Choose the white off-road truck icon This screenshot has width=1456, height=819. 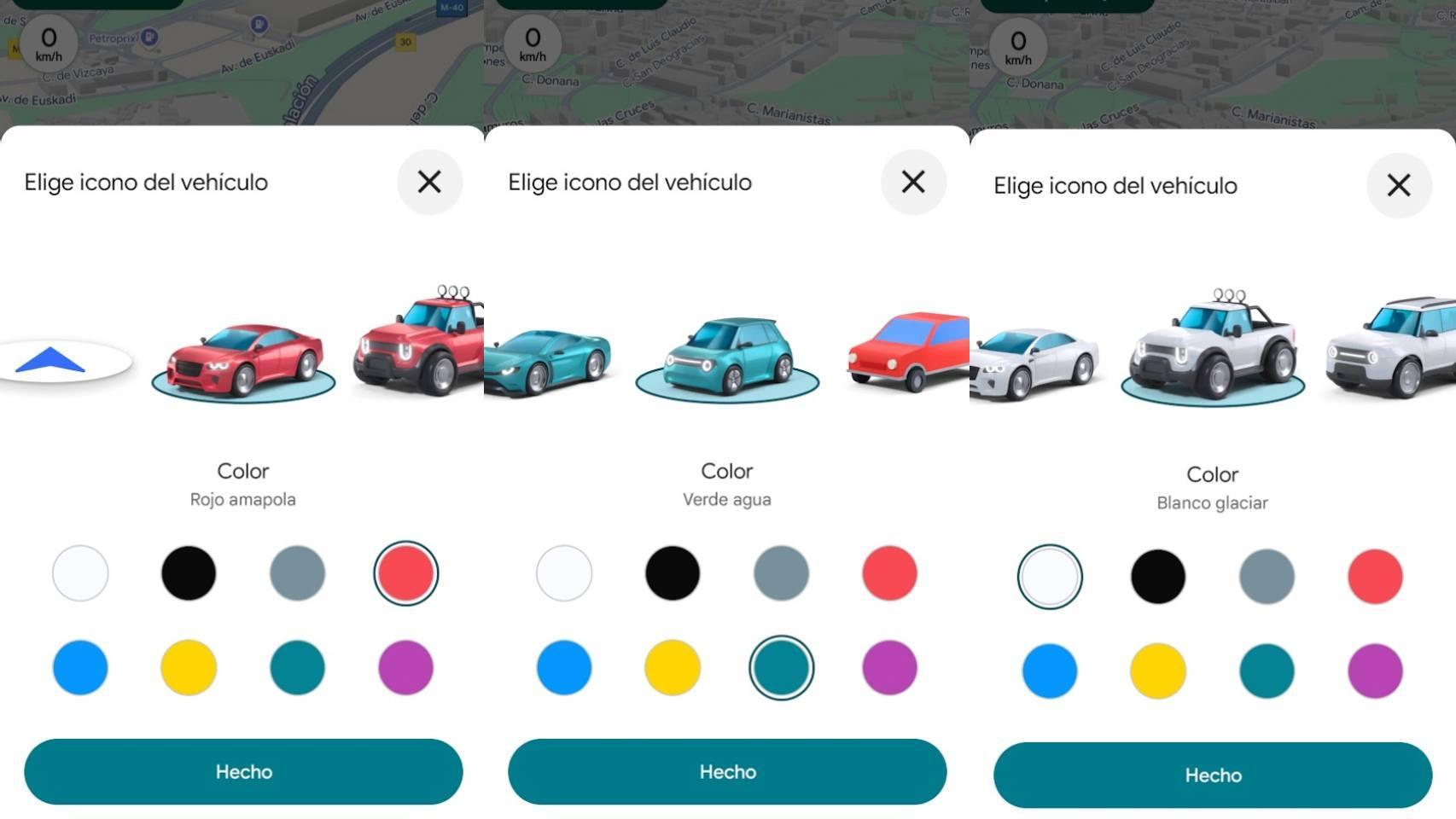[x=1212, y=350]
